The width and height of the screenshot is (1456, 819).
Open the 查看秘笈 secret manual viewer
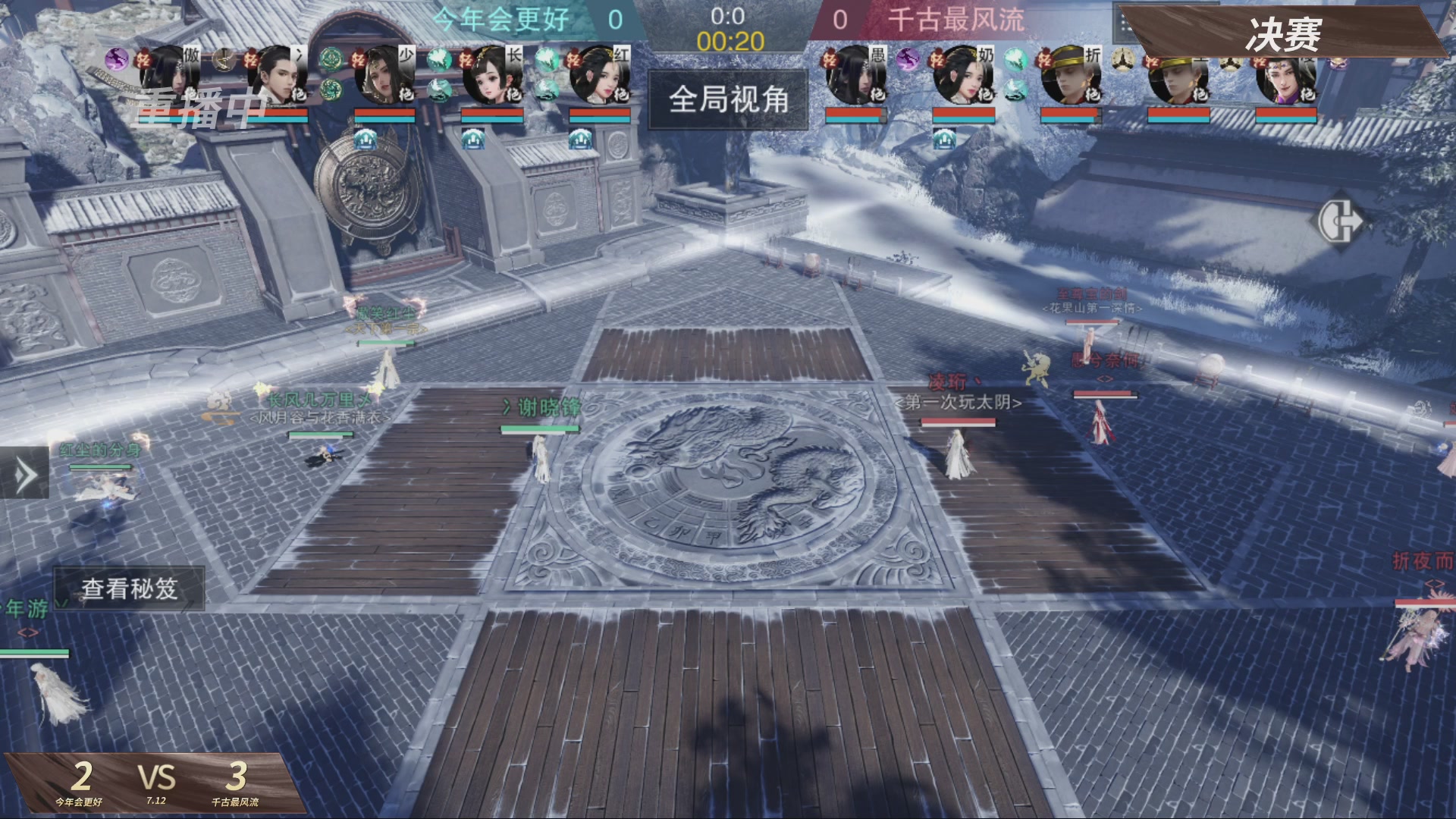[x=129, y=587]
